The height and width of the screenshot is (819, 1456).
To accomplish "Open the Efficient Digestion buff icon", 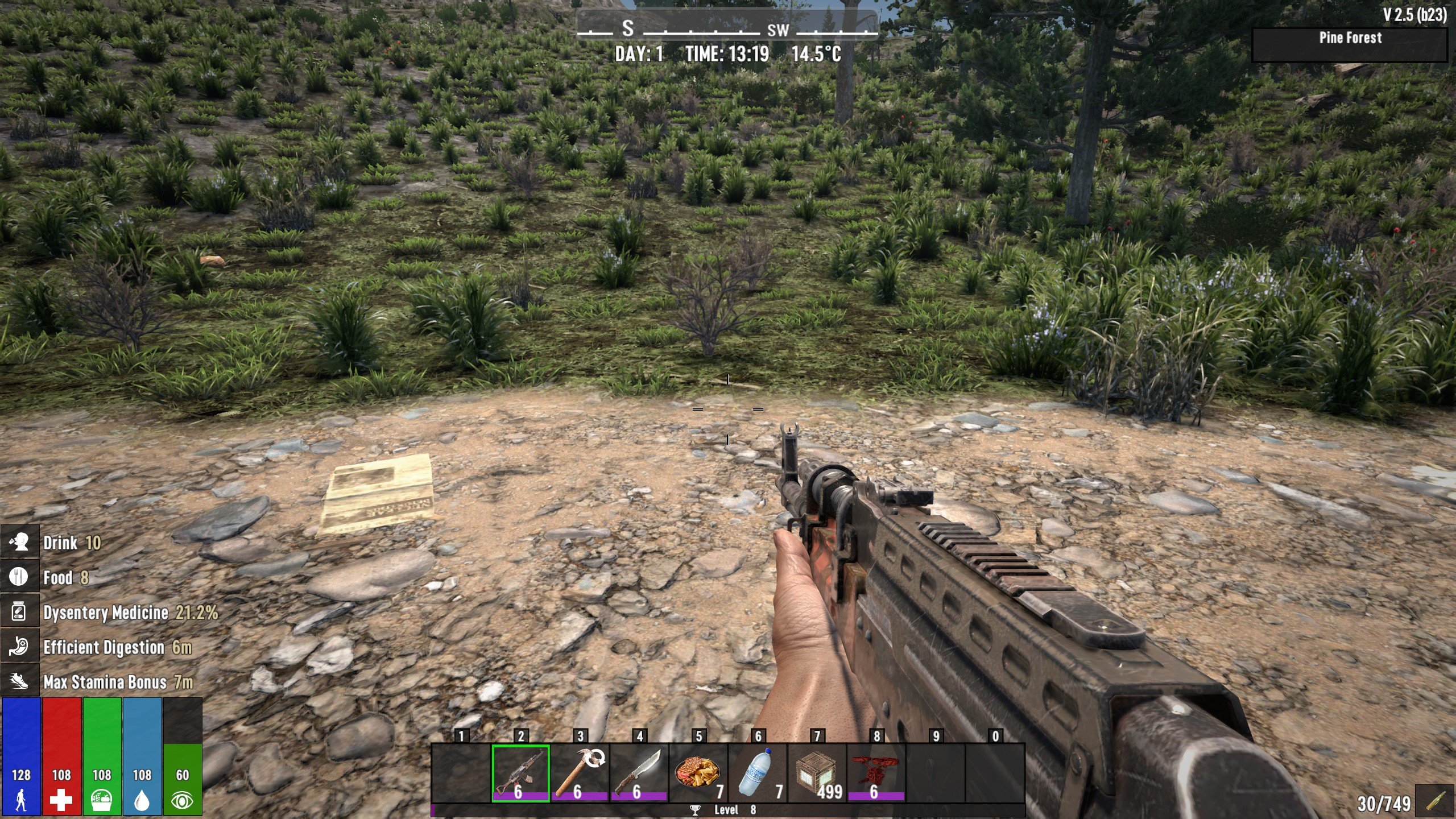I will (20, 647).
